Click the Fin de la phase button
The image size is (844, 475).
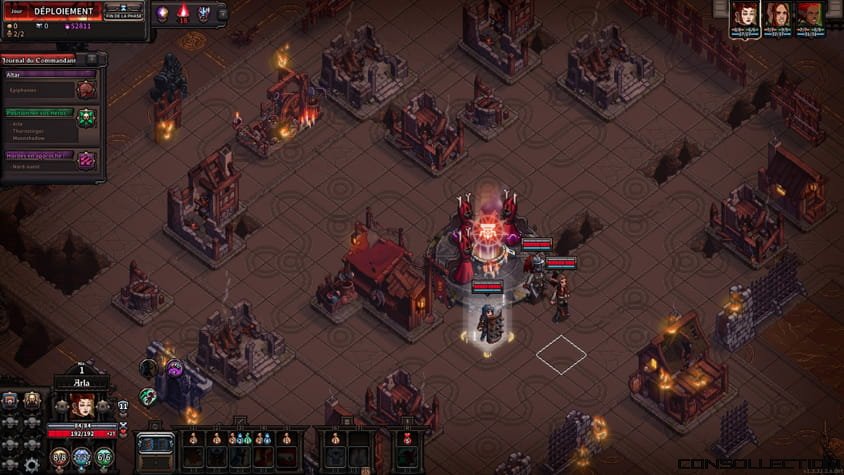(x=124, y=12)
